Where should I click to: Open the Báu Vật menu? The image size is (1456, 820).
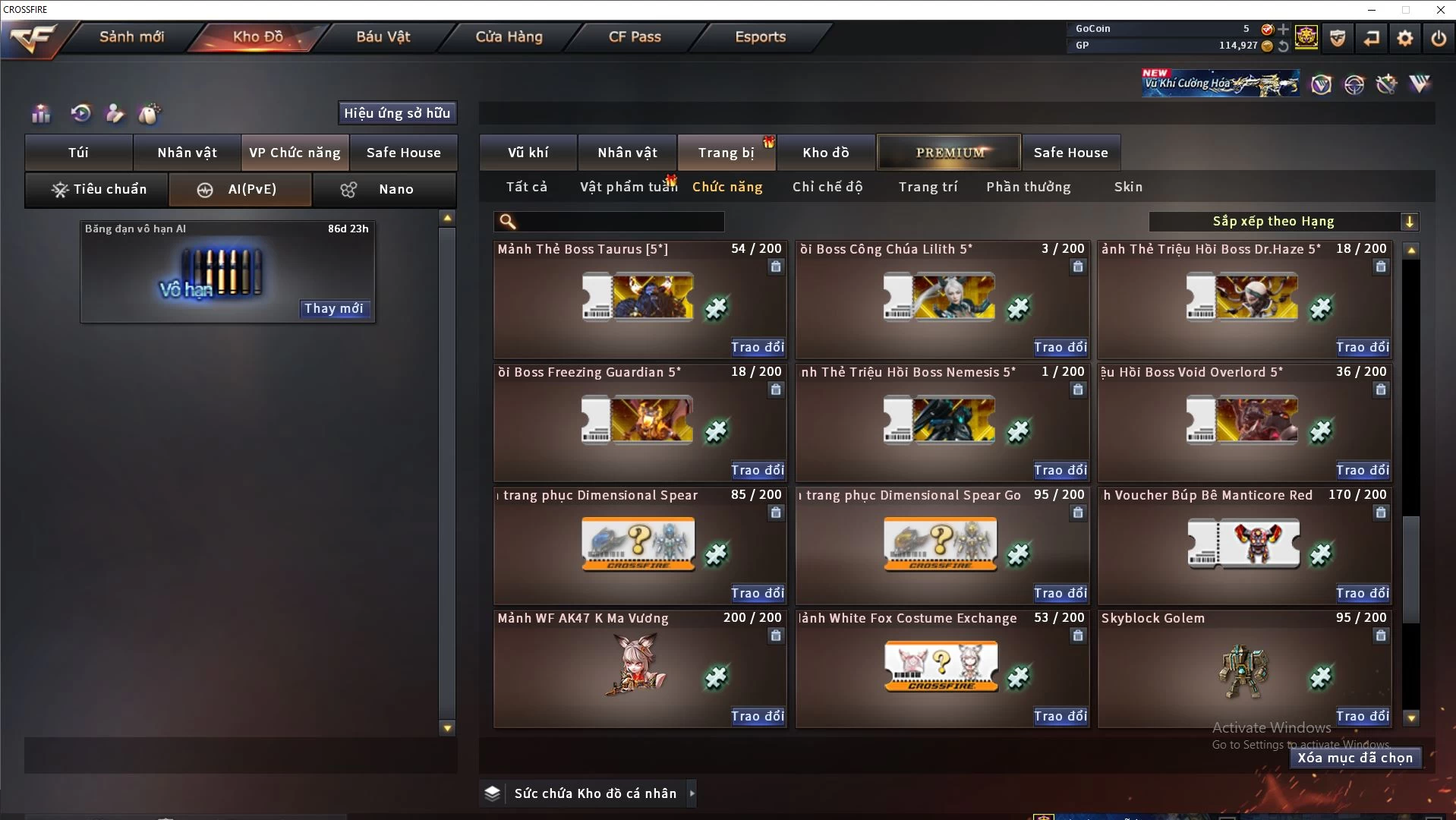pos(383,36)
